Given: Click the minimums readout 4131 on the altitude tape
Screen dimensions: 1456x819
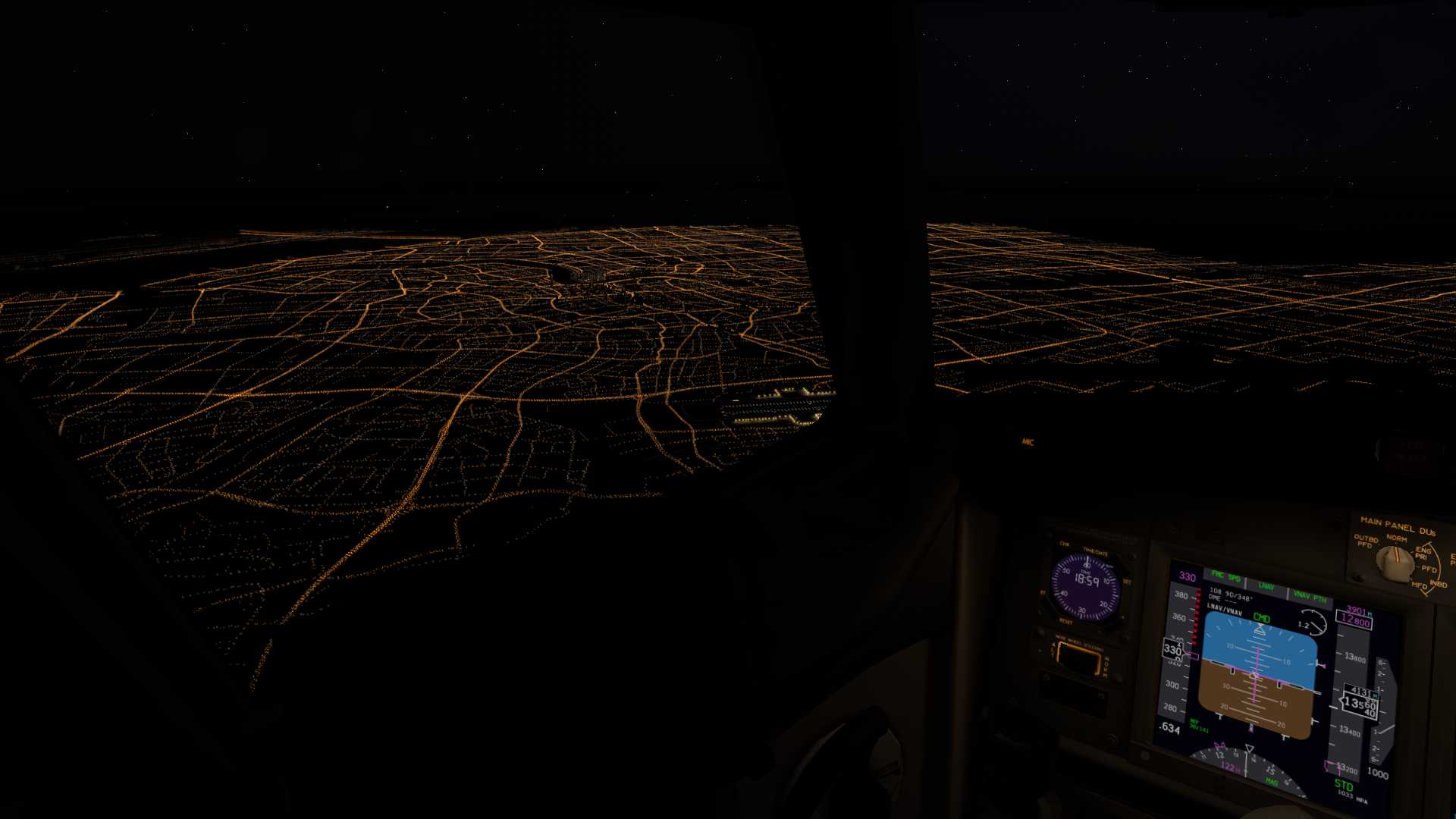Looking at the screenshot, I should (x=1362, y=689).
